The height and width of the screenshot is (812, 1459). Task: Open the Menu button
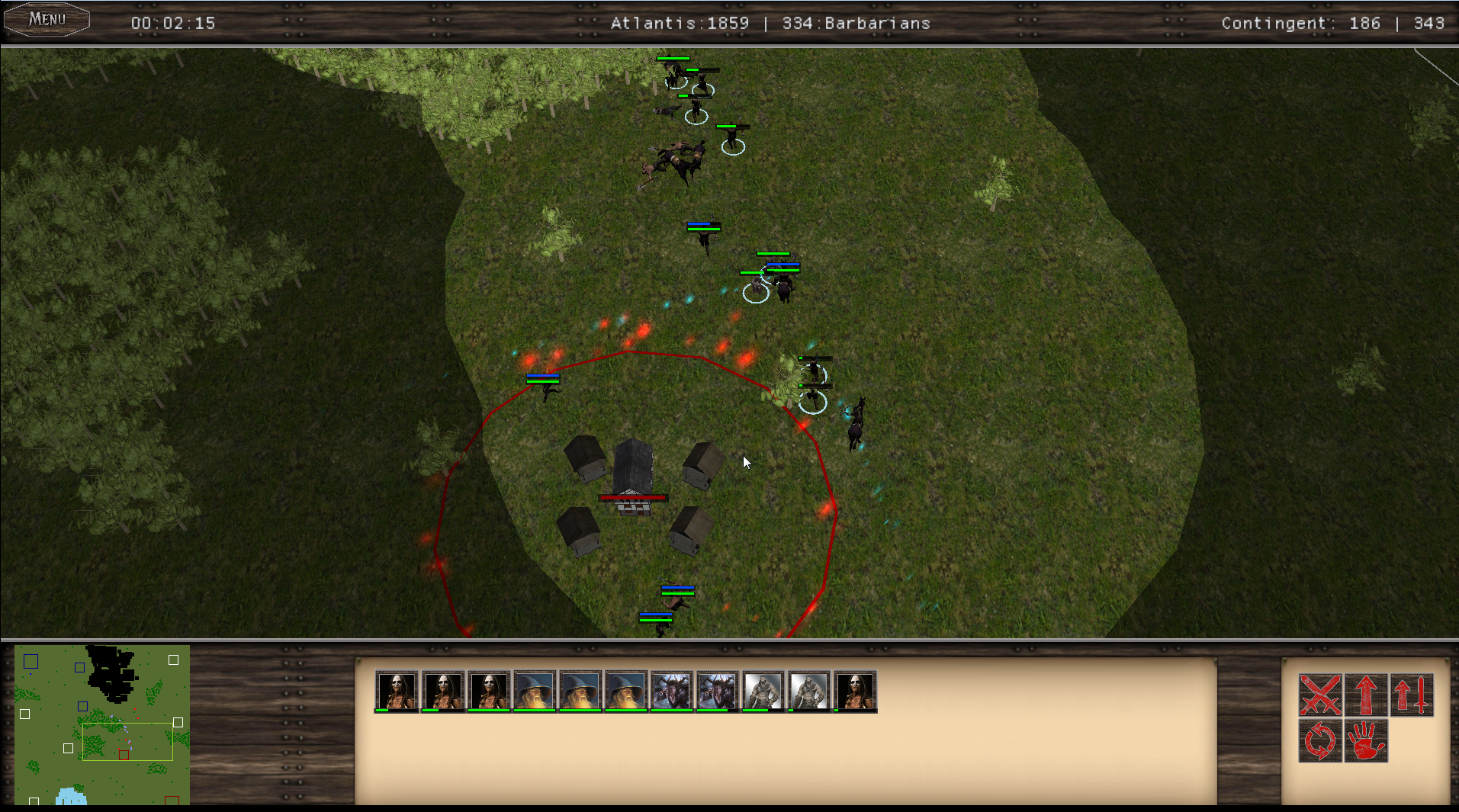(x=47, y=19)
